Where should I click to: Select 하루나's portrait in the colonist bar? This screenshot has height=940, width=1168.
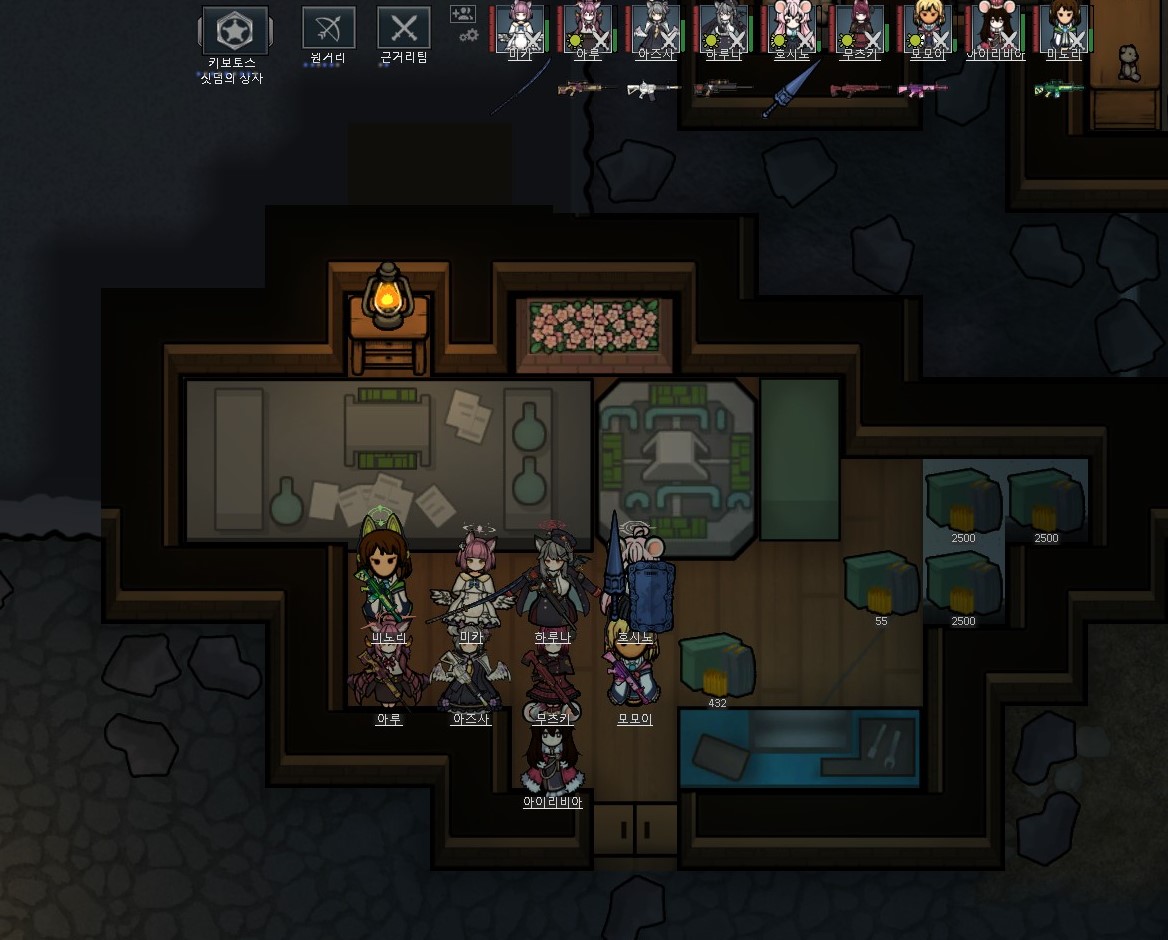click(x=724, y=27)
